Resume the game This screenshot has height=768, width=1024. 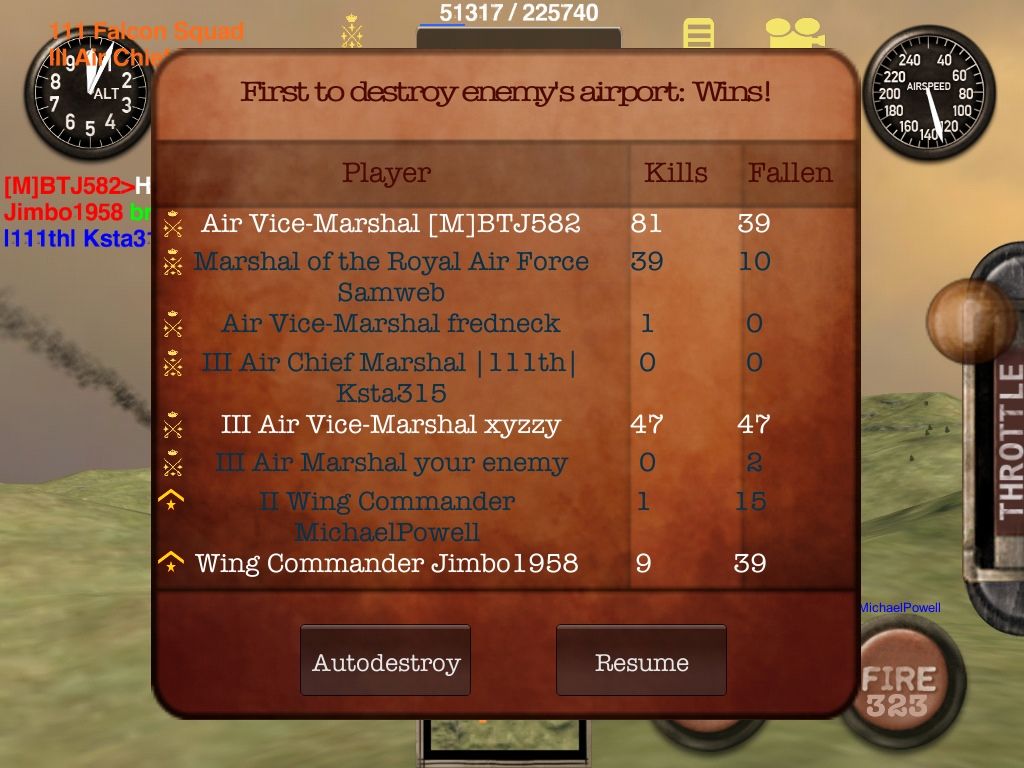pyautogui.click(x=641, y=661)
